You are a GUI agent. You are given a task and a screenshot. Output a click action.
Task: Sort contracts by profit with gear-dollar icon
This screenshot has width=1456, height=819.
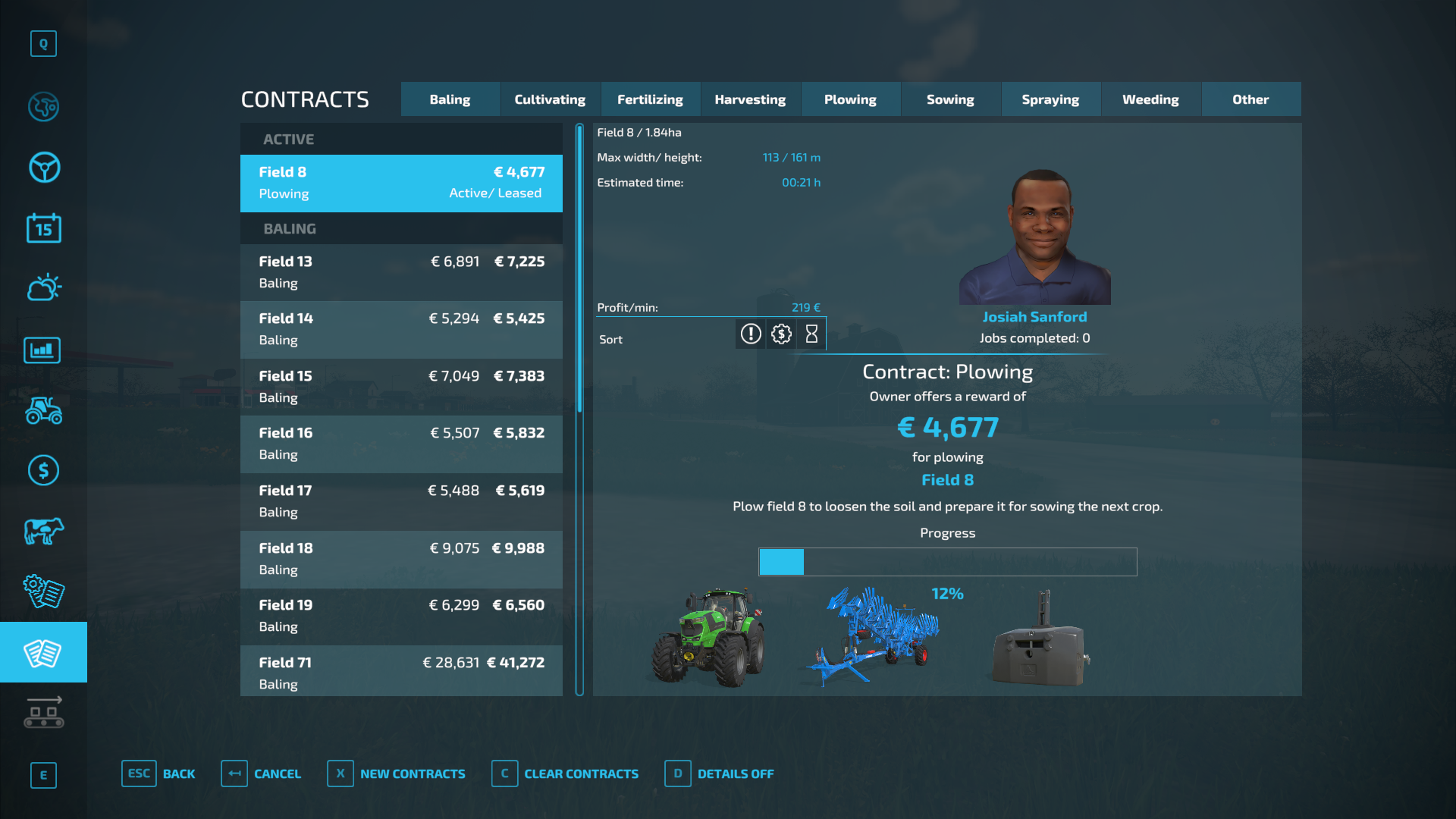pos(780,334)
